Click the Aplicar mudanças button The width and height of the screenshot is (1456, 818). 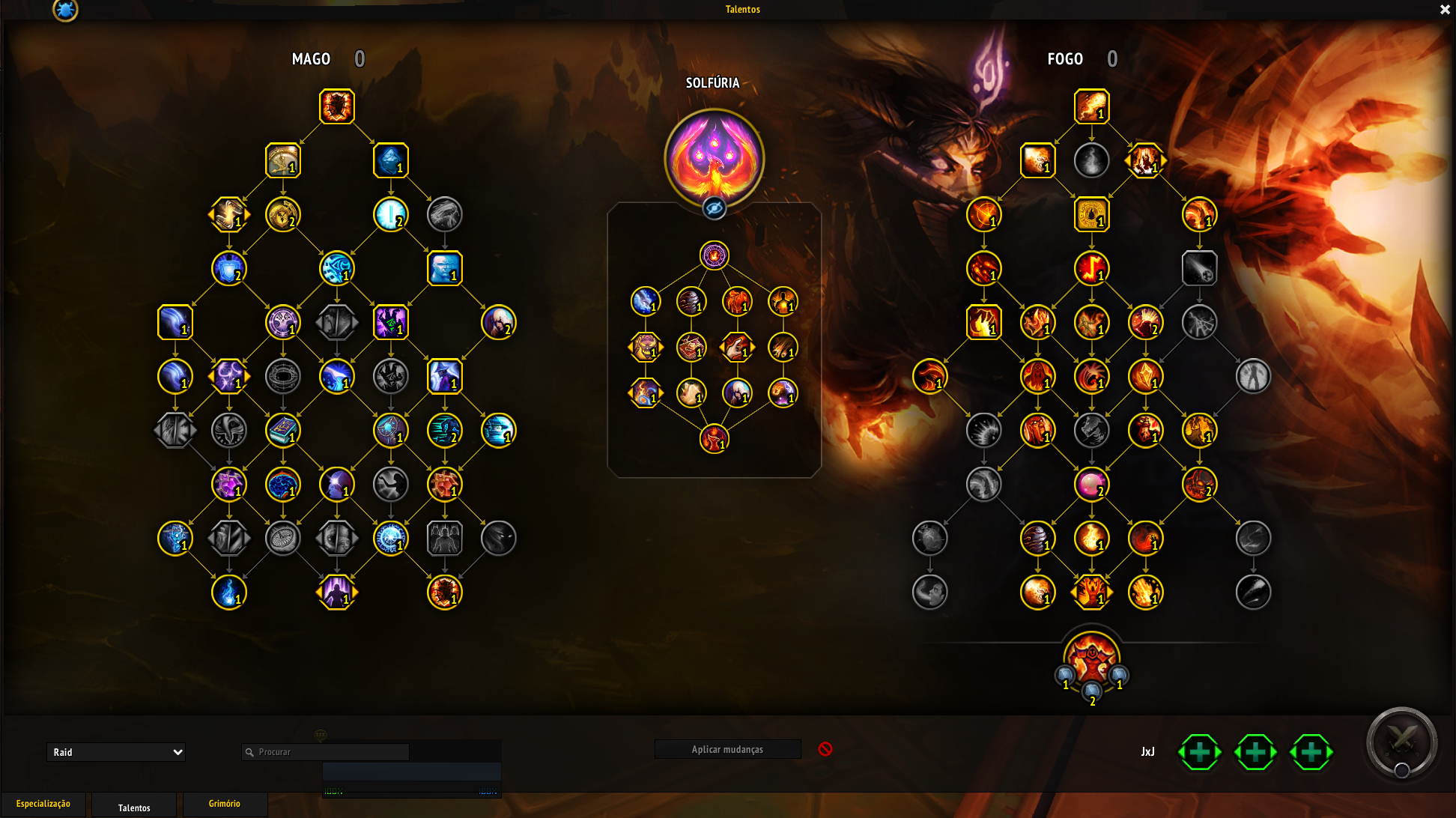[x=727, y=749]
